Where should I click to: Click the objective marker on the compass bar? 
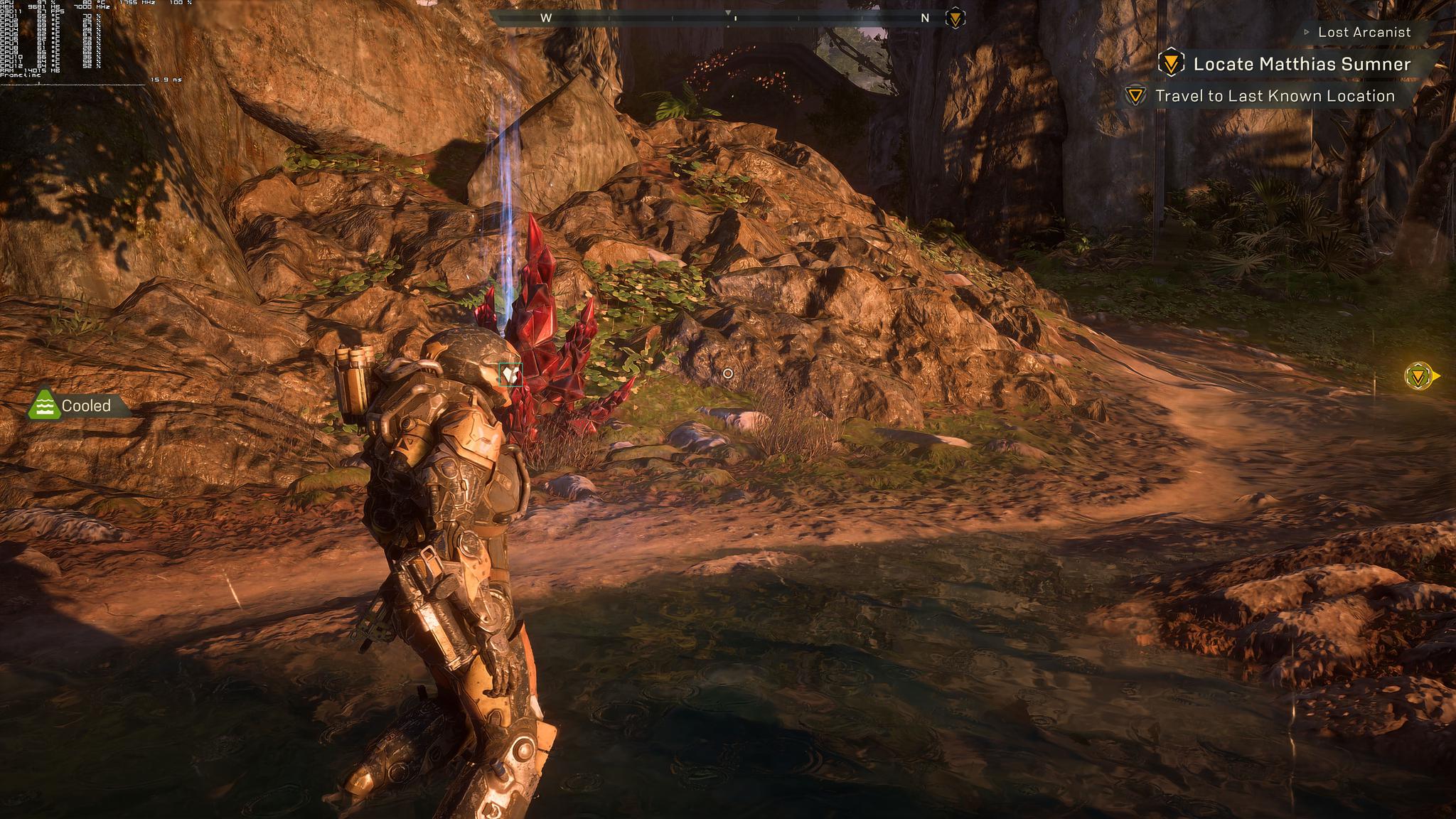click(x=955, y=18)
